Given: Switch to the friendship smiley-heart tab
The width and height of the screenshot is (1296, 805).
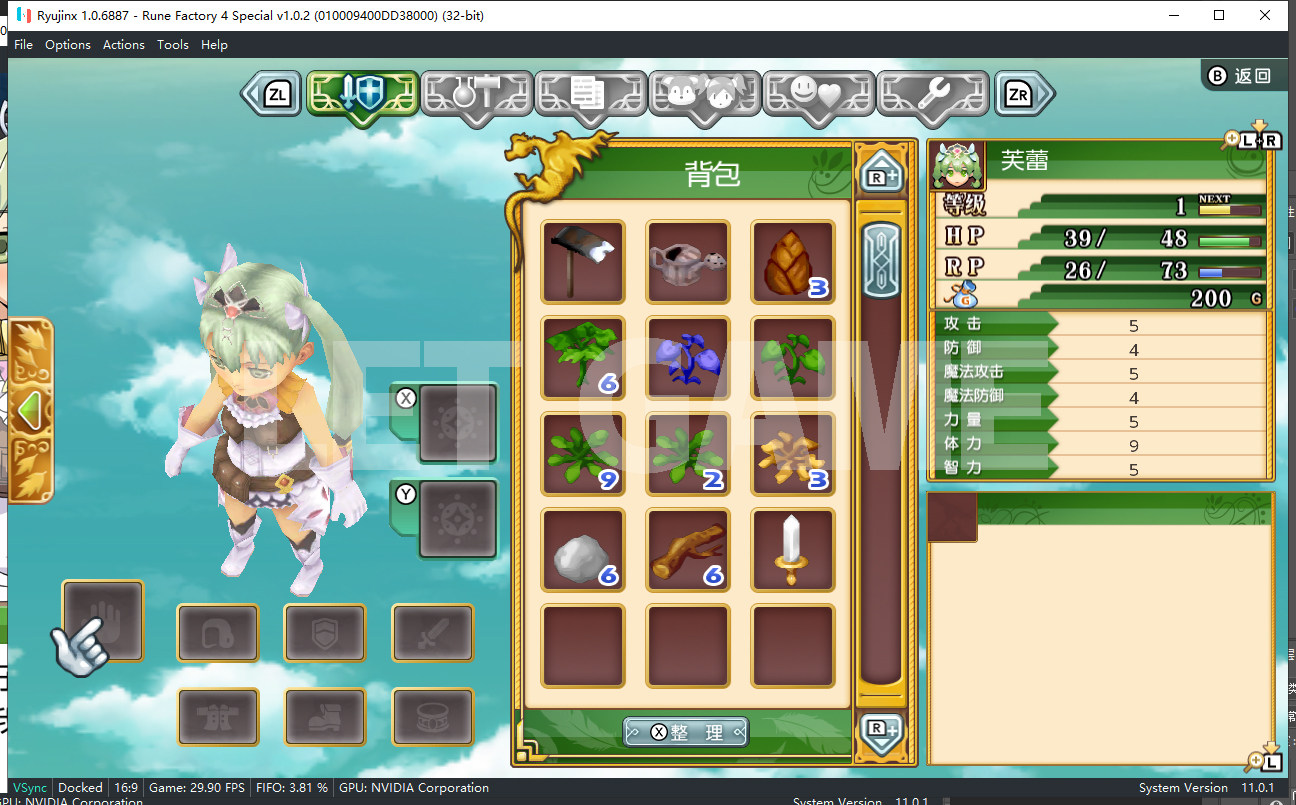Looking at the screenshot, I should 818,94.
